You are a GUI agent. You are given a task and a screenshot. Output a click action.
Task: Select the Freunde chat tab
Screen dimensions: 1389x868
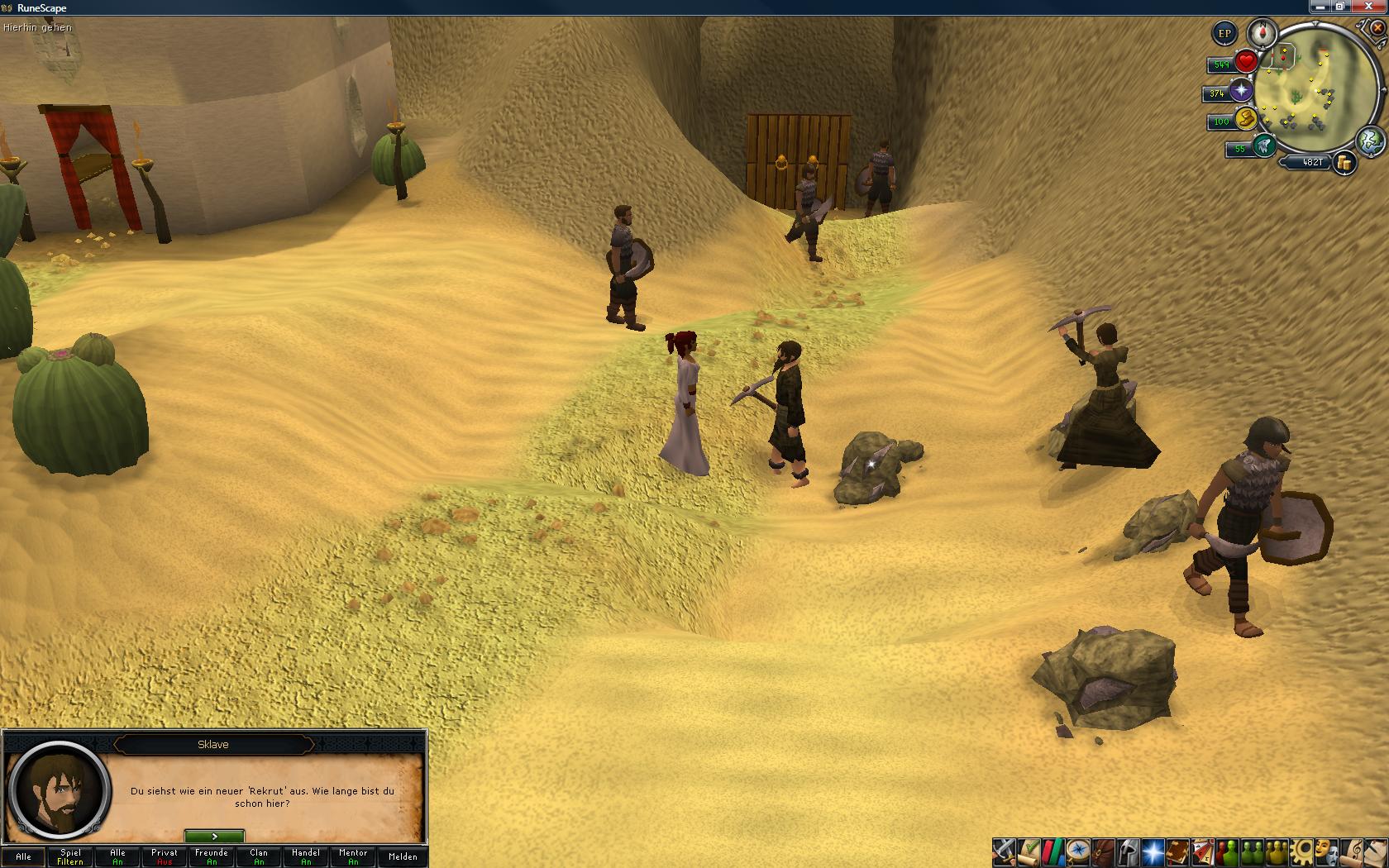(212, 856)
